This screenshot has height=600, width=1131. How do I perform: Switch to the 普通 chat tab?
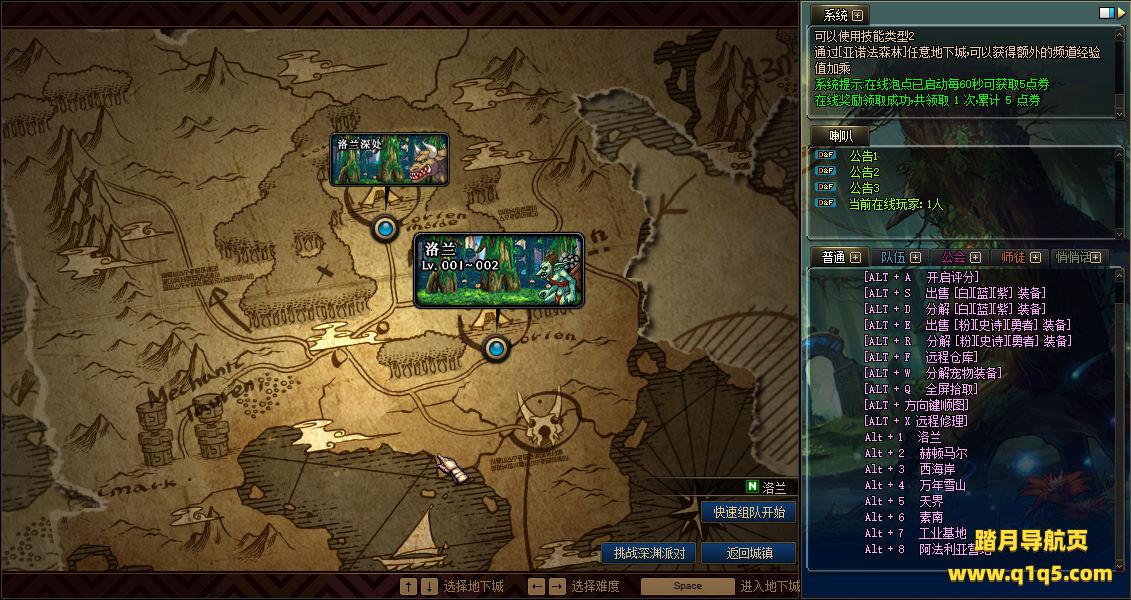click(833, 258)
